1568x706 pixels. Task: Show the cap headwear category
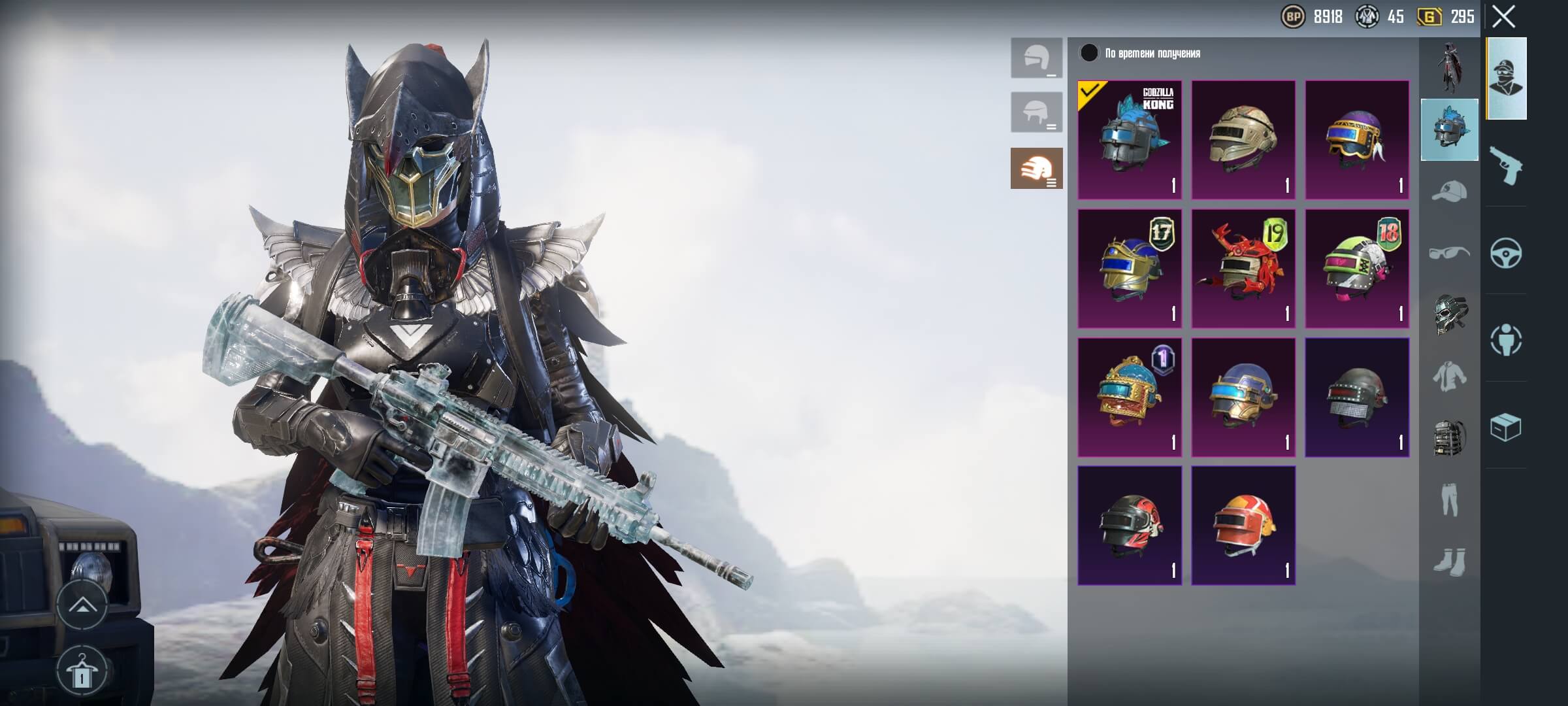click(1449, 192)
